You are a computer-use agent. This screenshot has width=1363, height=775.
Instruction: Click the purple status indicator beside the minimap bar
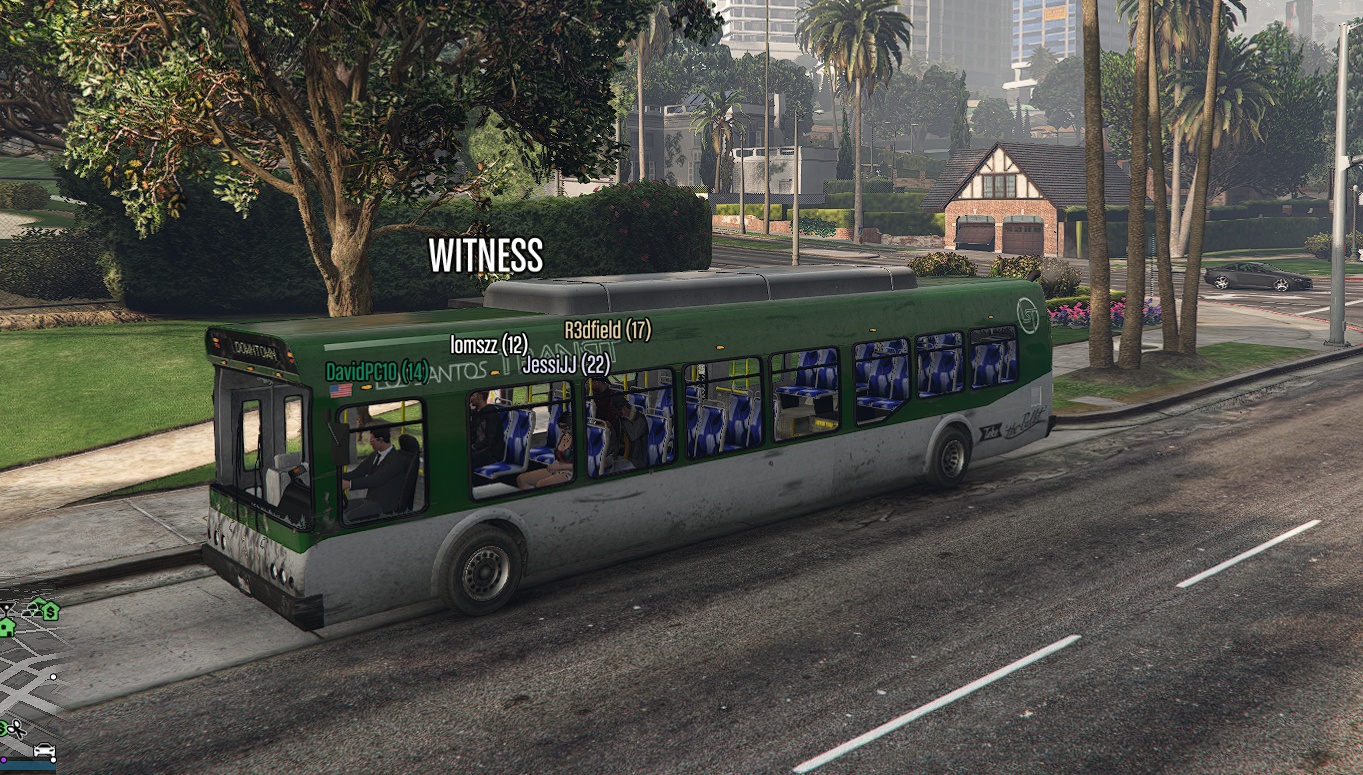coord(4,760)
